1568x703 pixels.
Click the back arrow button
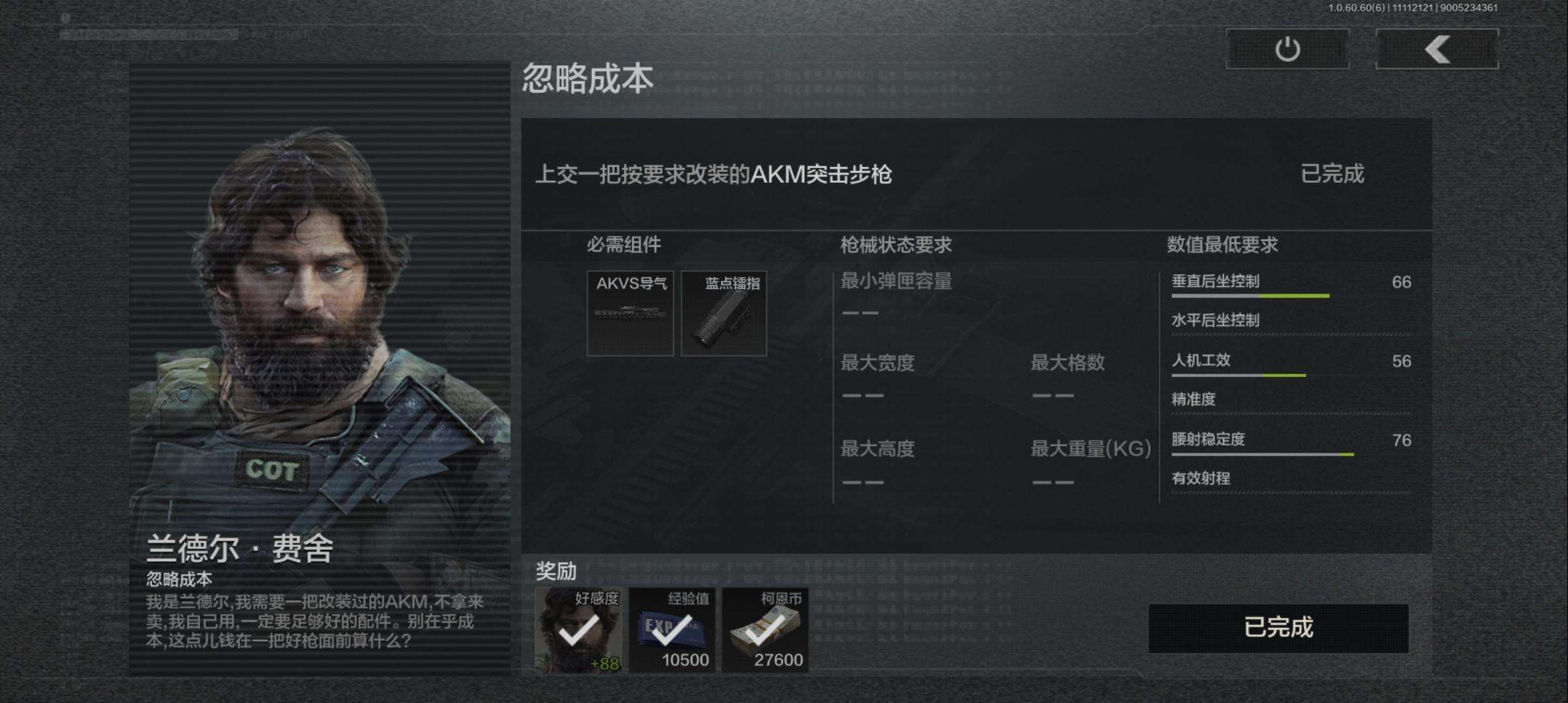[1436, 49]
